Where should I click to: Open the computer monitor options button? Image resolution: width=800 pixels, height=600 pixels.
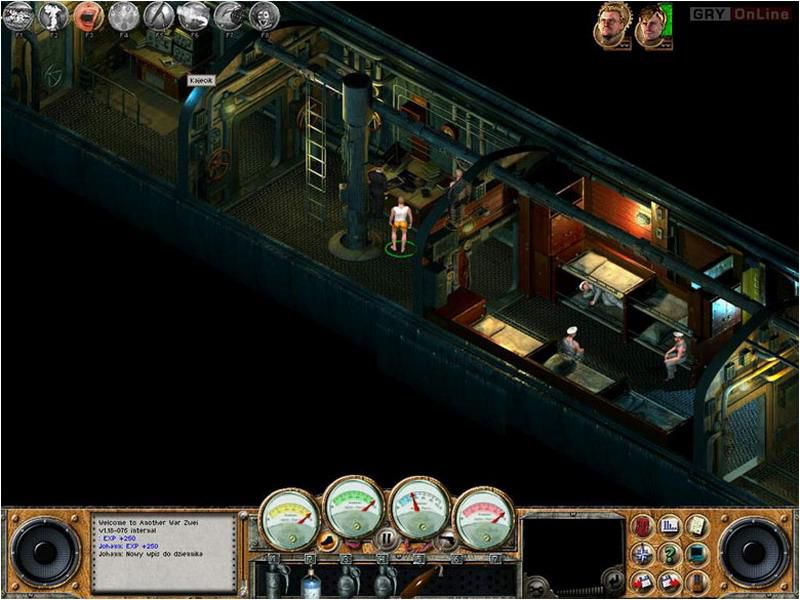(698, 553)
